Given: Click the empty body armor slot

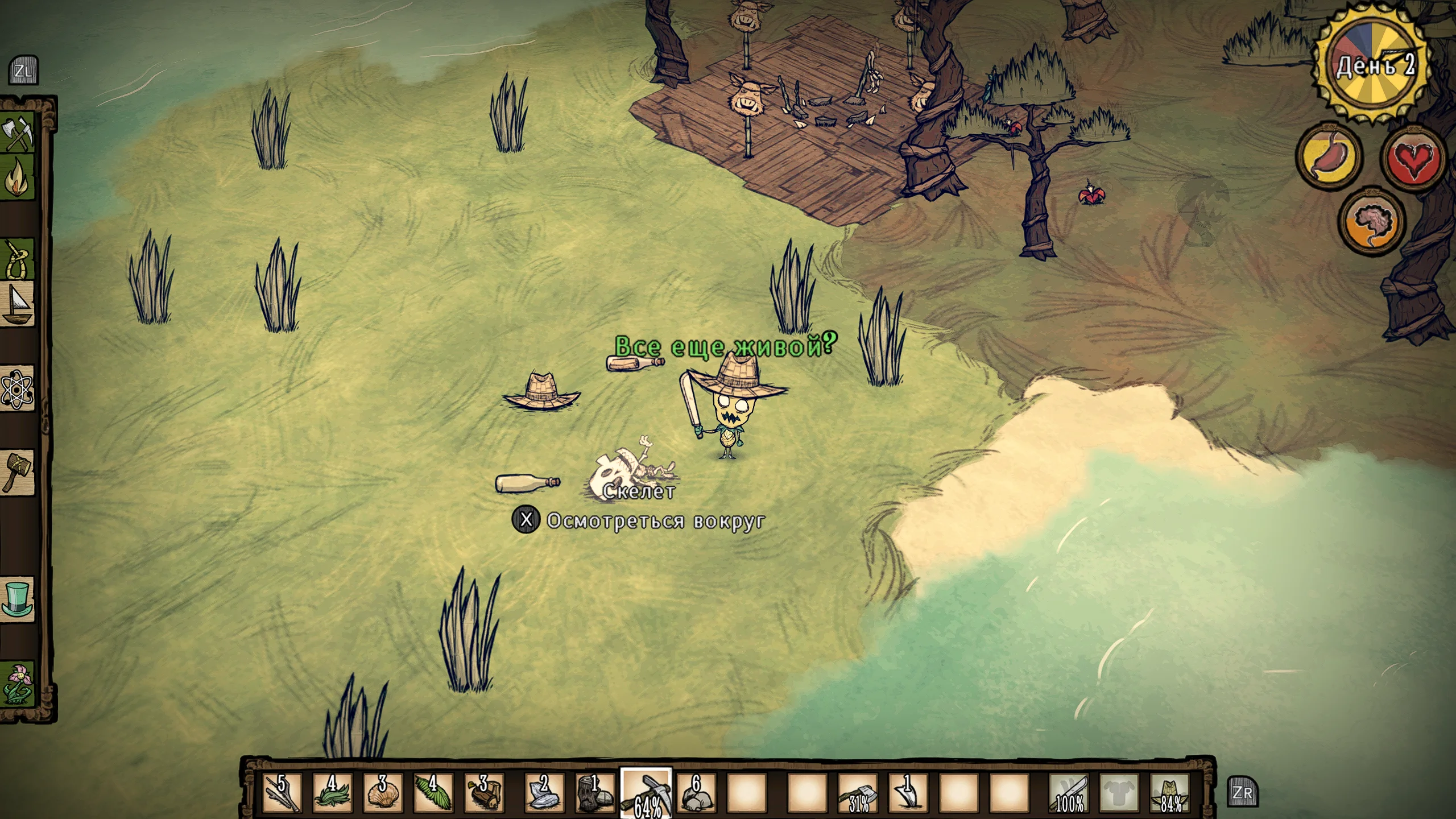Looking at the screenshot, I should click(1119, 792).
